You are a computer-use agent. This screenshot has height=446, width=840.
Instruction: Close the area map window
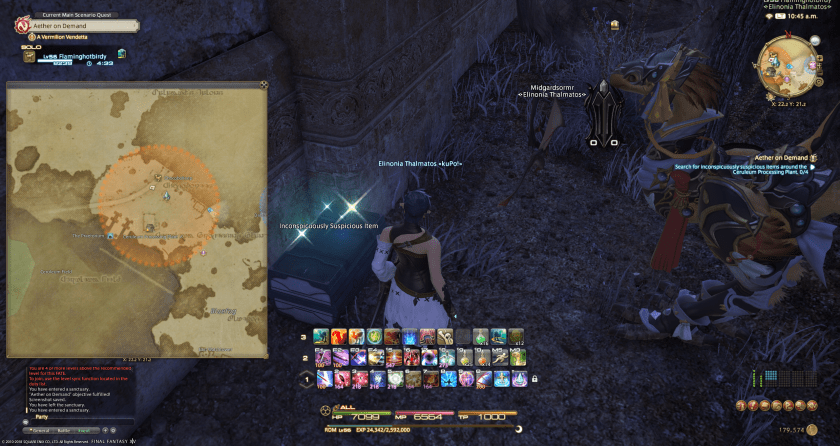[x=263, y=85]
